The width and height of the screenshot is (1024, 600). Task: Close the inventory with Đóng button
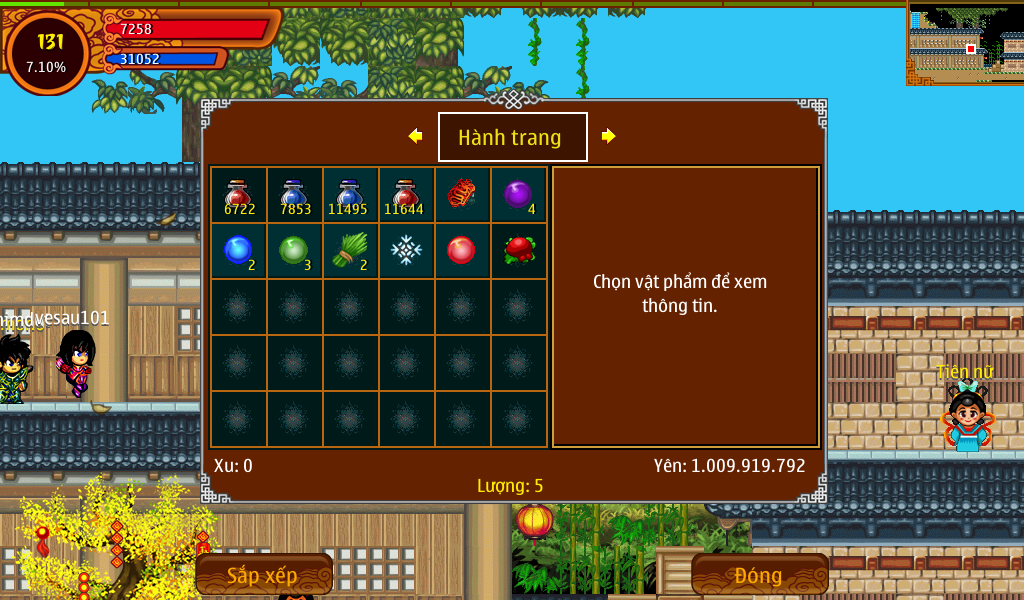pos(759,575)
